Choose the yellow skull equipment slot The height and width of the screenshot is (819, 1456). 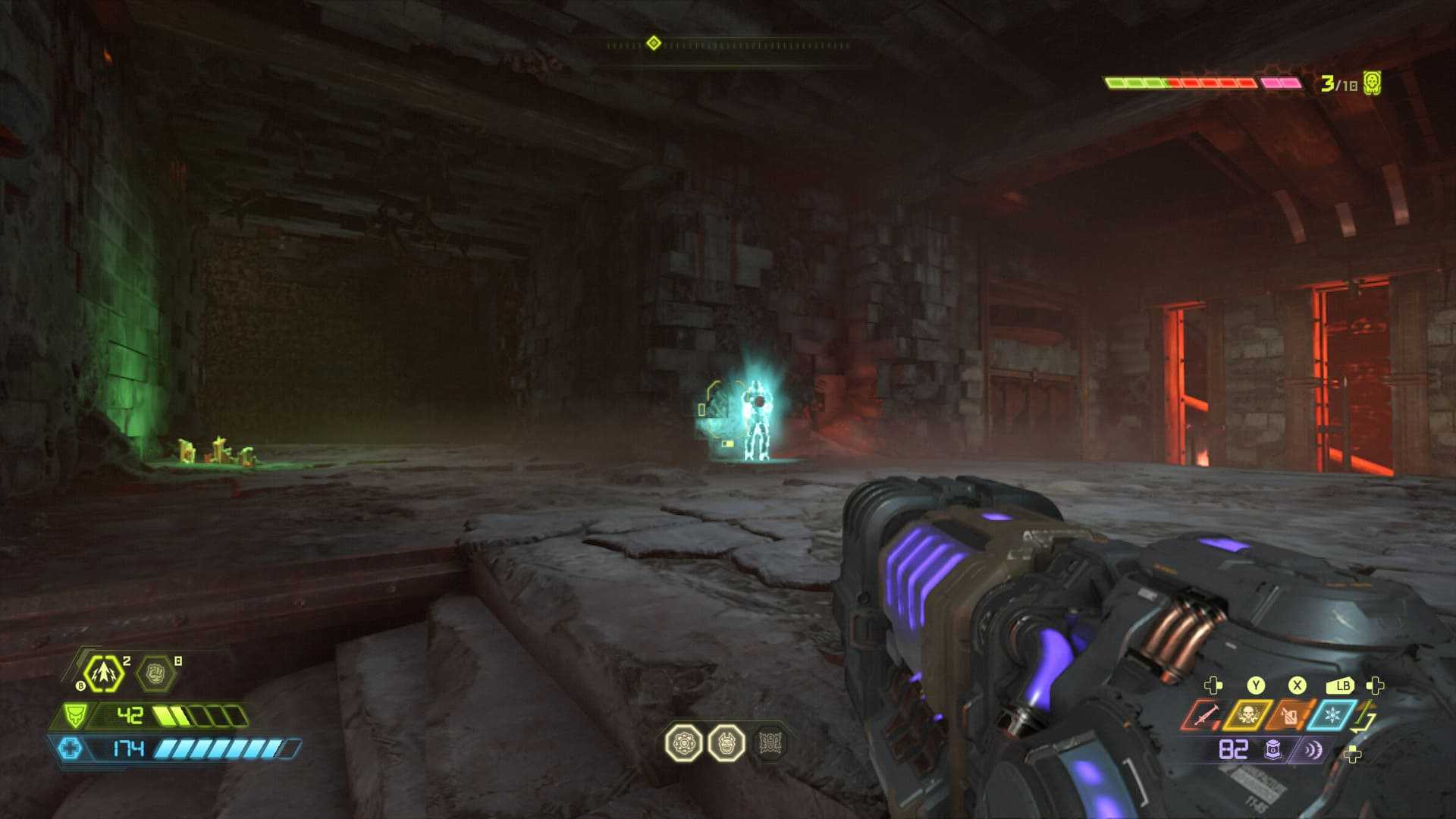pos(1246,715)
